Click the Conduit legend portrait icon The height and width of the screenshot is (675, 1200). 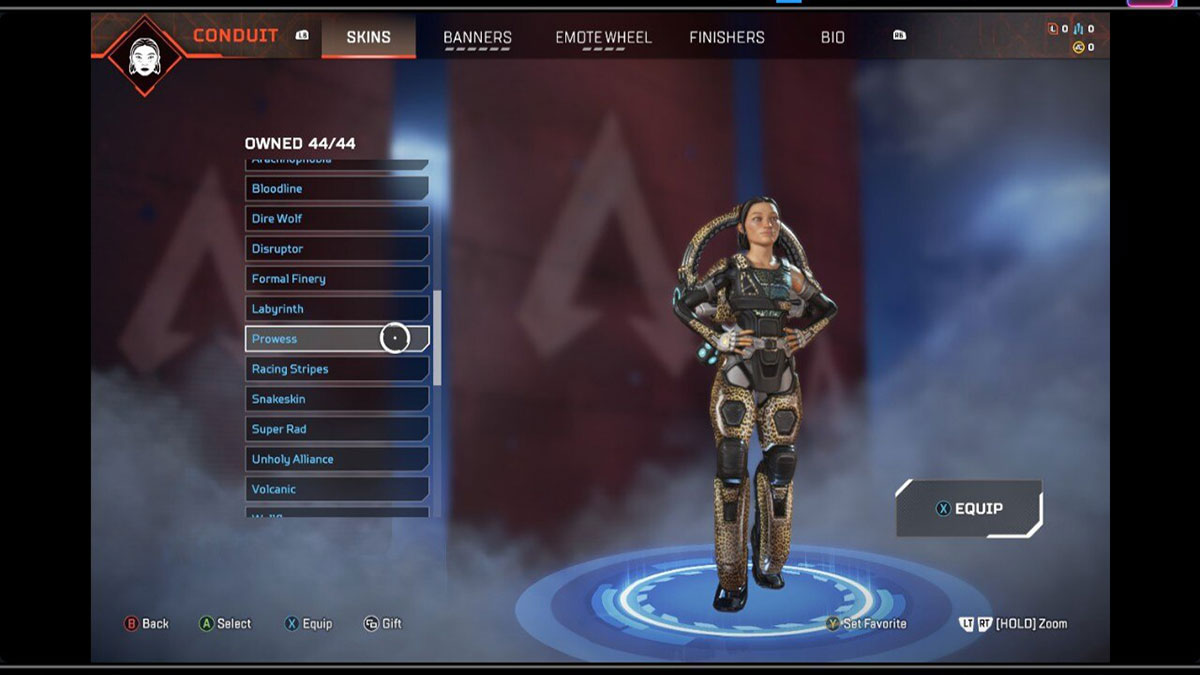(x=145, y=55)
